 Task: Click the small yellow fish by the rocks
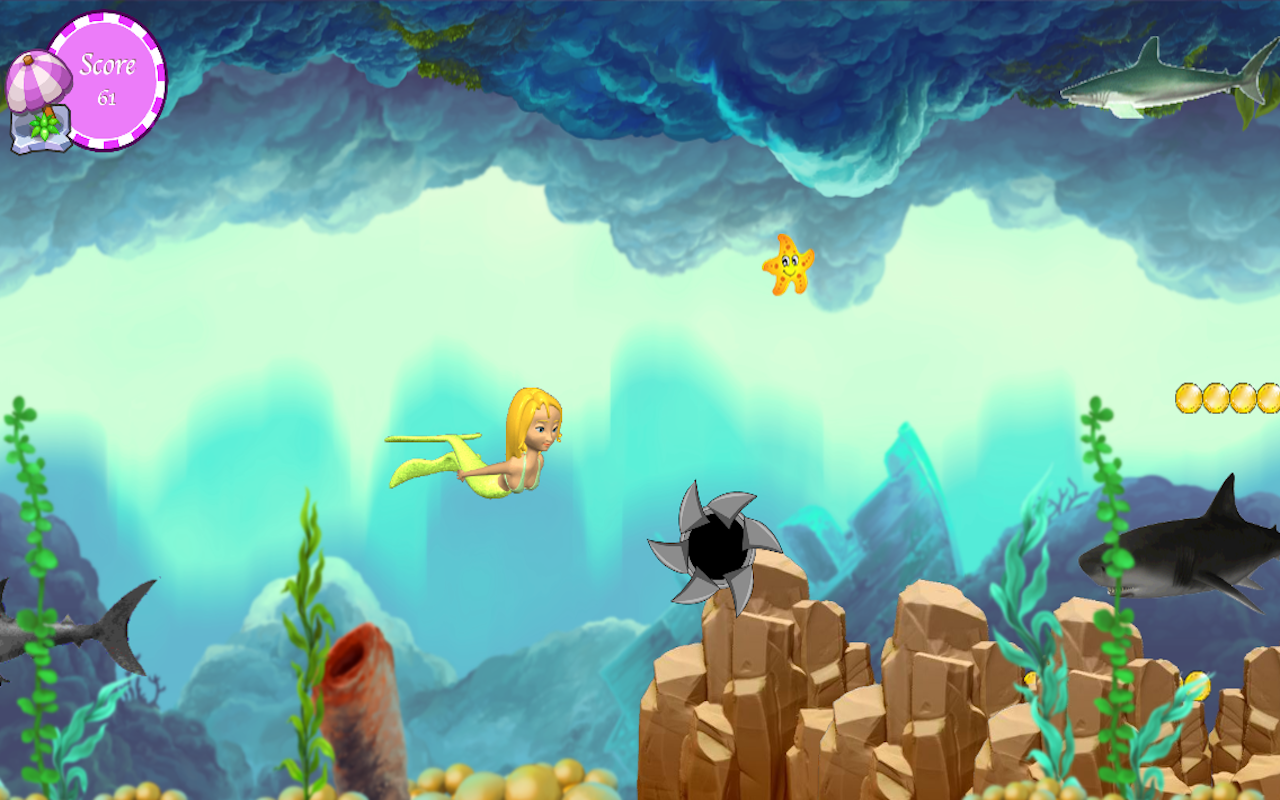tap(1029, 678)
